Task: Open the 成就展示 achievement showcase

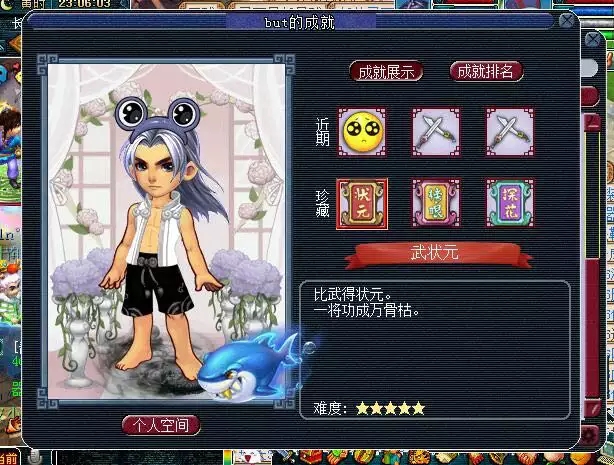Action: pos(386,72)
